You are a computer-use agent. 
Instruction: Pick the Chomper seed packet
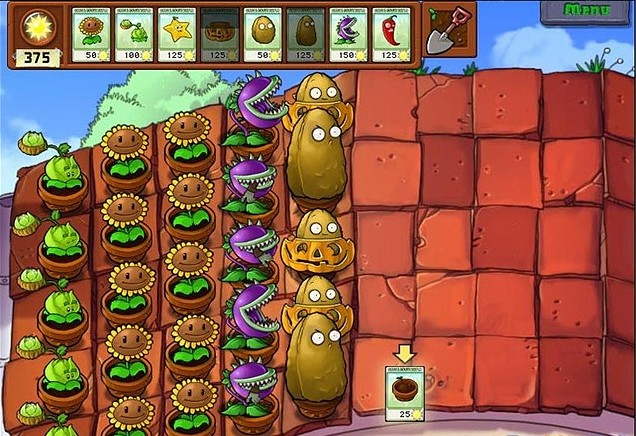tap(349, 35)
